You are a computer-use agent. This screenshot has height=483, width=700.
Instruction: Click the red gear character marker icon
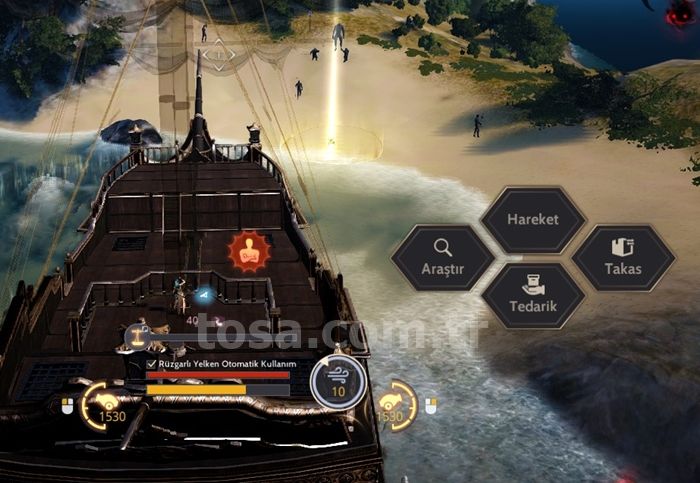click(248, 251)
